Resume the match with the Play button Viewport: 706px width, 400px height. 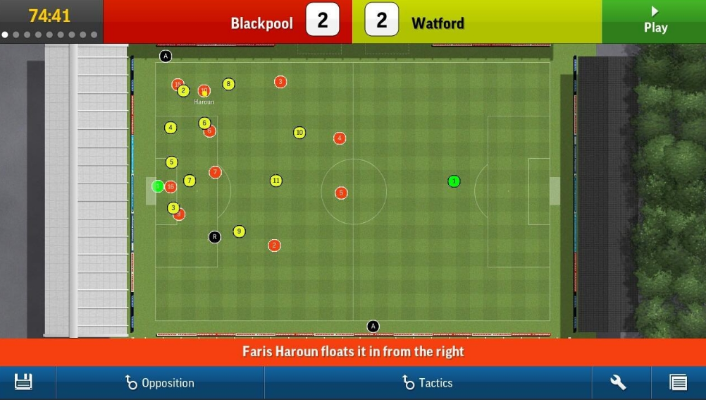pyautogui.click(x=655, y=20)
